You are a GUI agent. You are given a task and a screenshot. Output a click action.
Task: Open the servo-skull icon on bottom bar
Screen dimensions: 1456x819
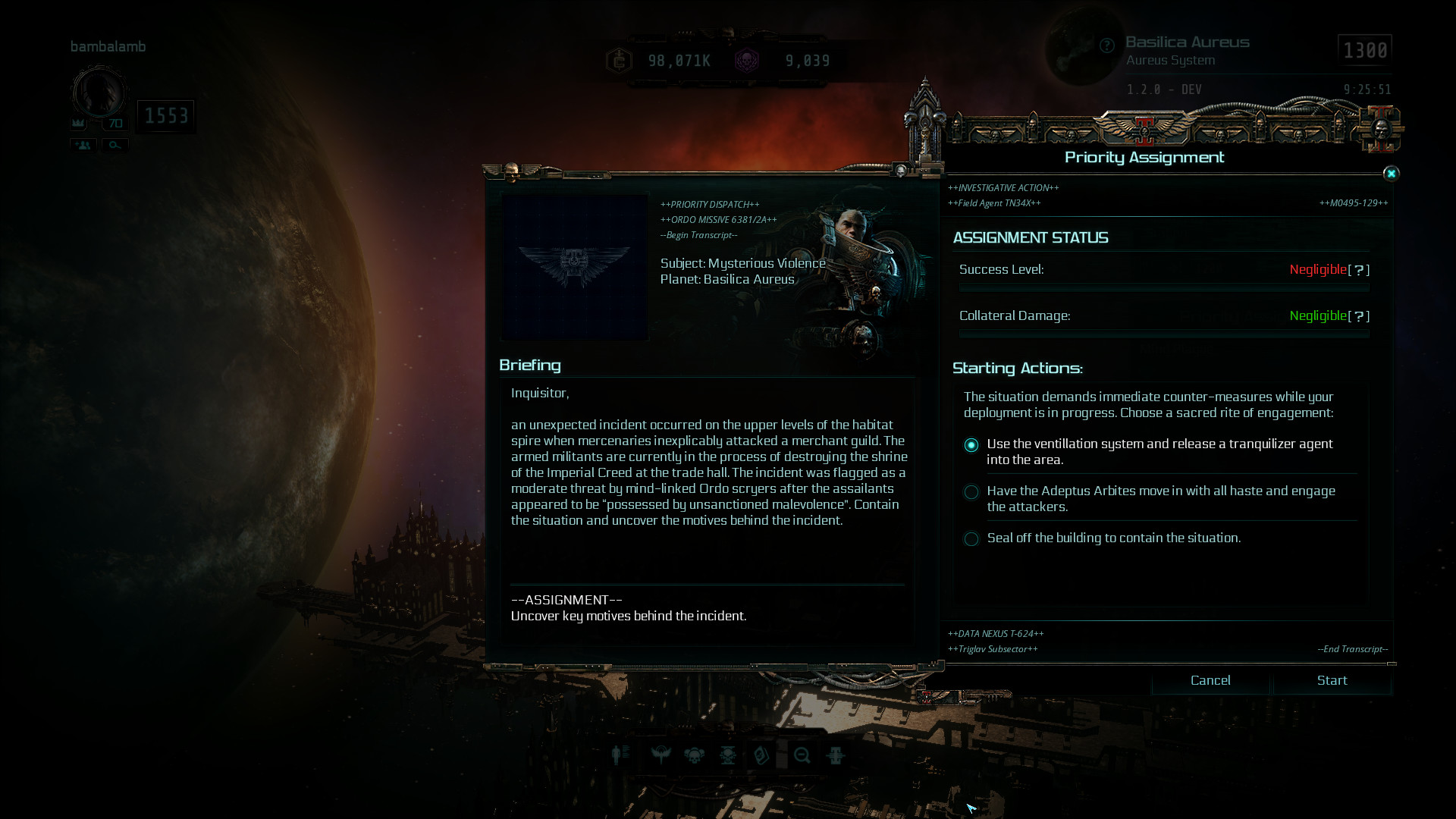(728, 755)
